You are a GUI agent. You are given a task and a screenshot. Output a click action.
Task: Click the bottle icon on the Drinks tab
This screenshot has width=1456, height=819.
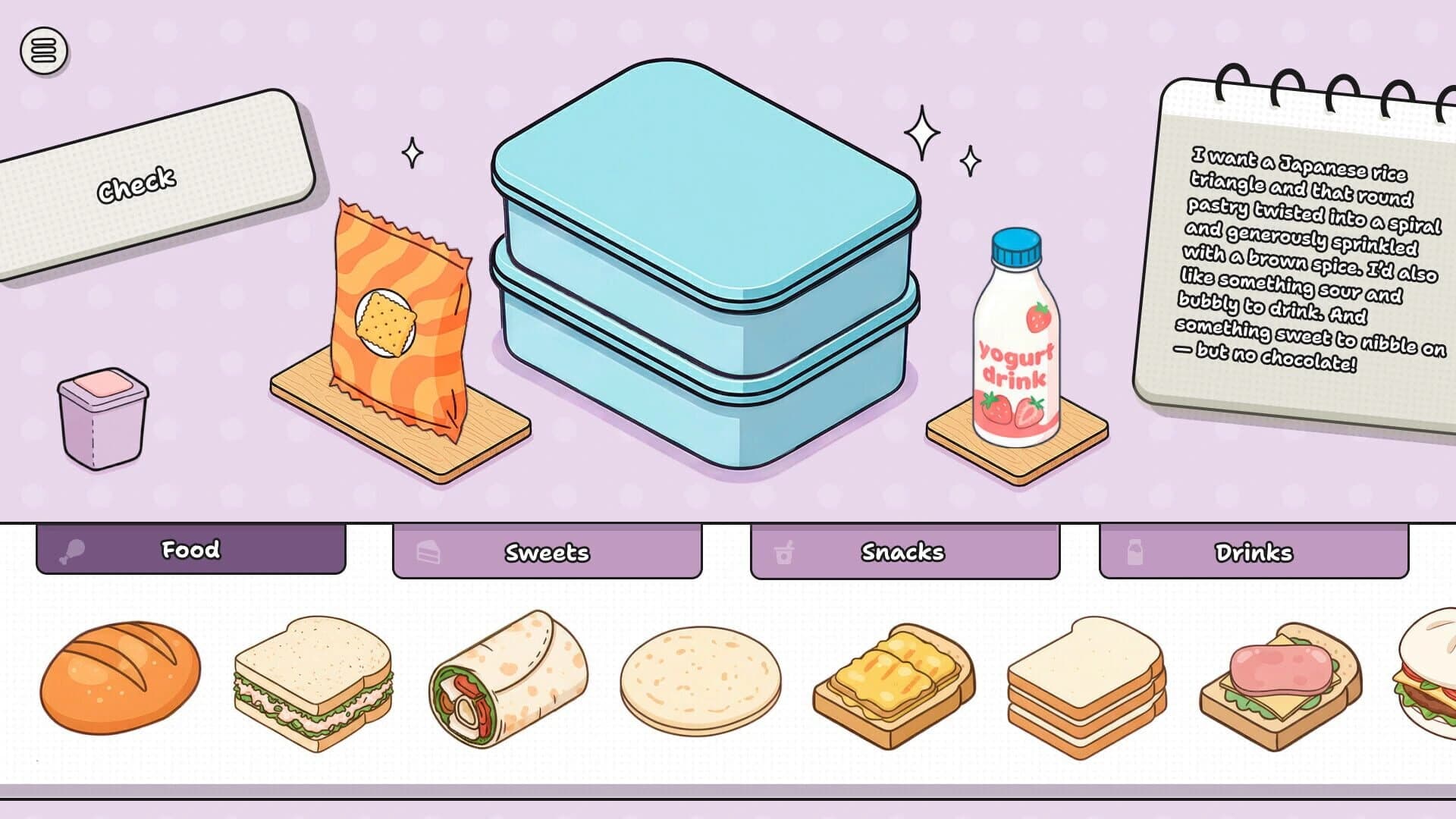click(1134, 554)
